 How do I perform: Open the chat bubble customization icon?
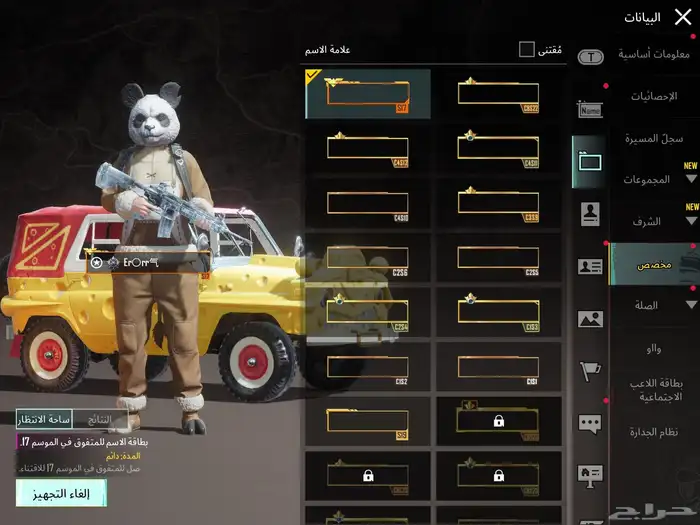point(590,423)
